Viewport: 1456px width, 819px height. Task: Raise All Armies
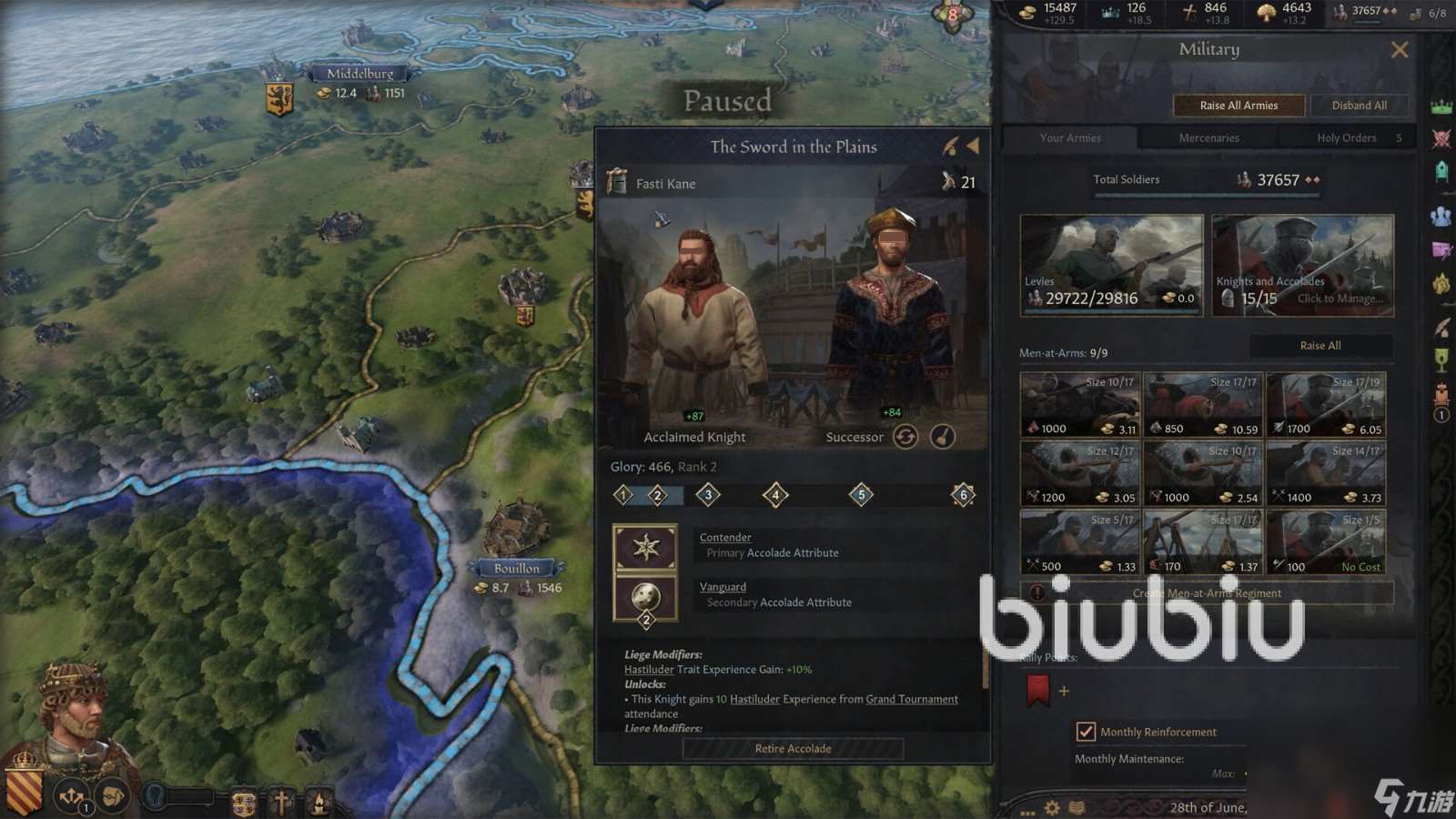tap(1239, 106)
